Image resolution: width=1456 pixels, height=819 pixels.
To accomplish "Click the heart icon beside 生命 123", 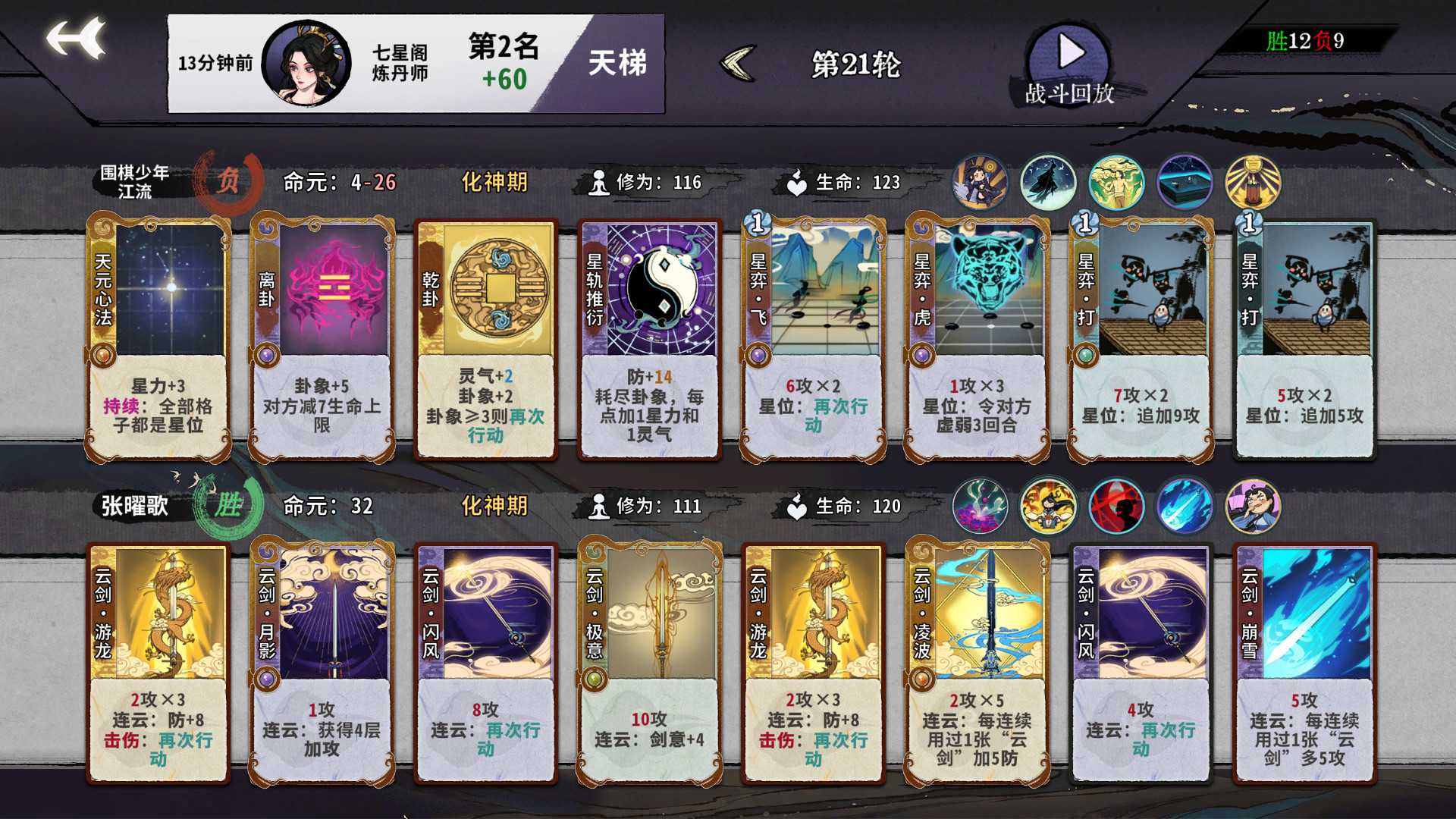I will 795,182.
